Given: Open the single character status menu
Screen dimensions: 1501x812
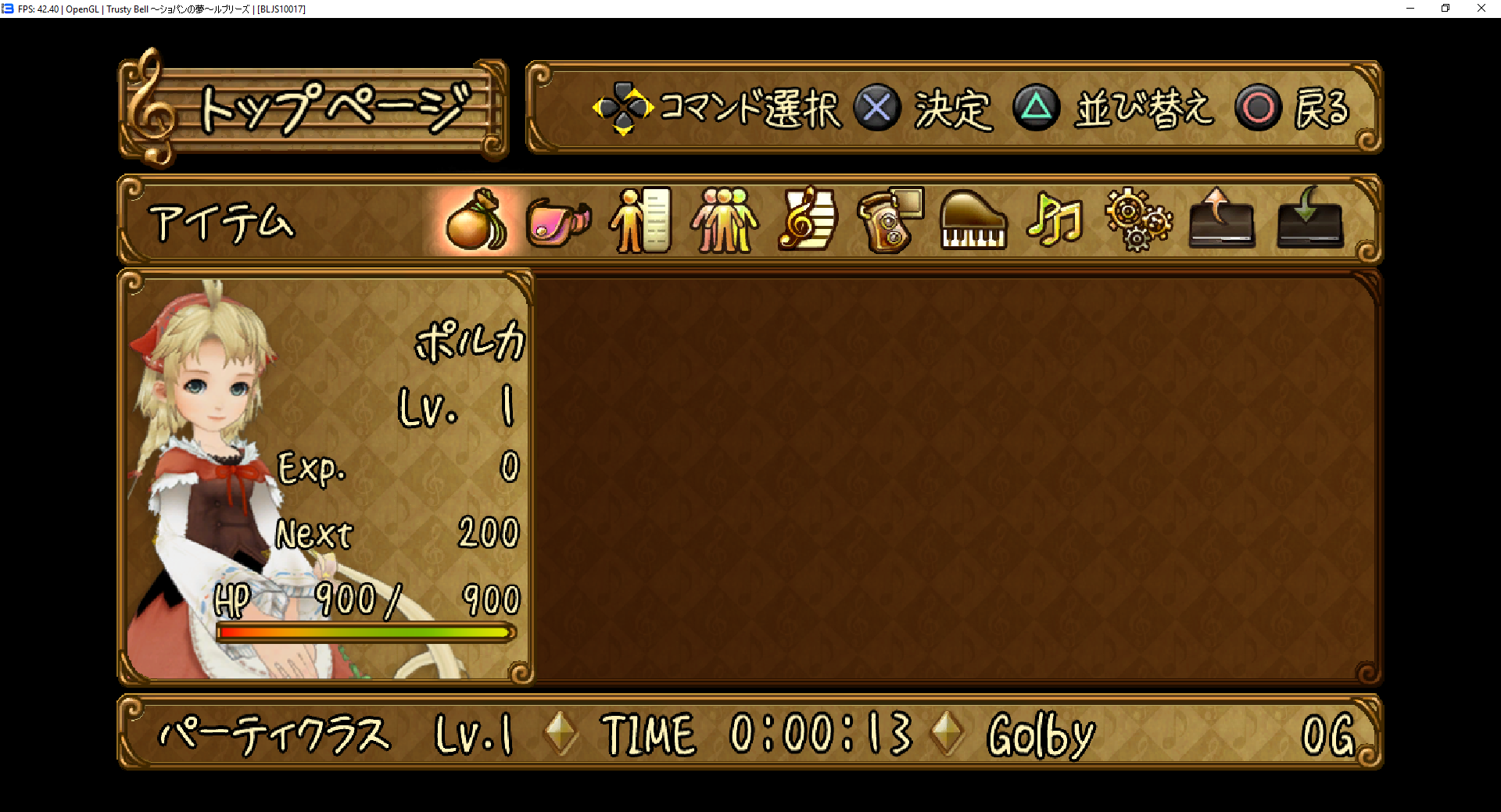Looking at the screenshot, I should tap(640, 221).
